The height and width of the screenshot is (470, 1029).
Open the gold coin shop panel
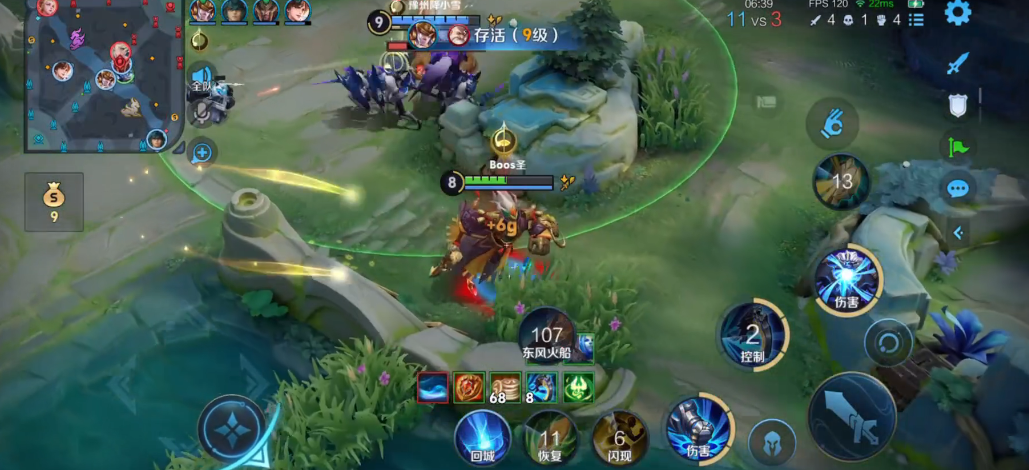[54, 201]
